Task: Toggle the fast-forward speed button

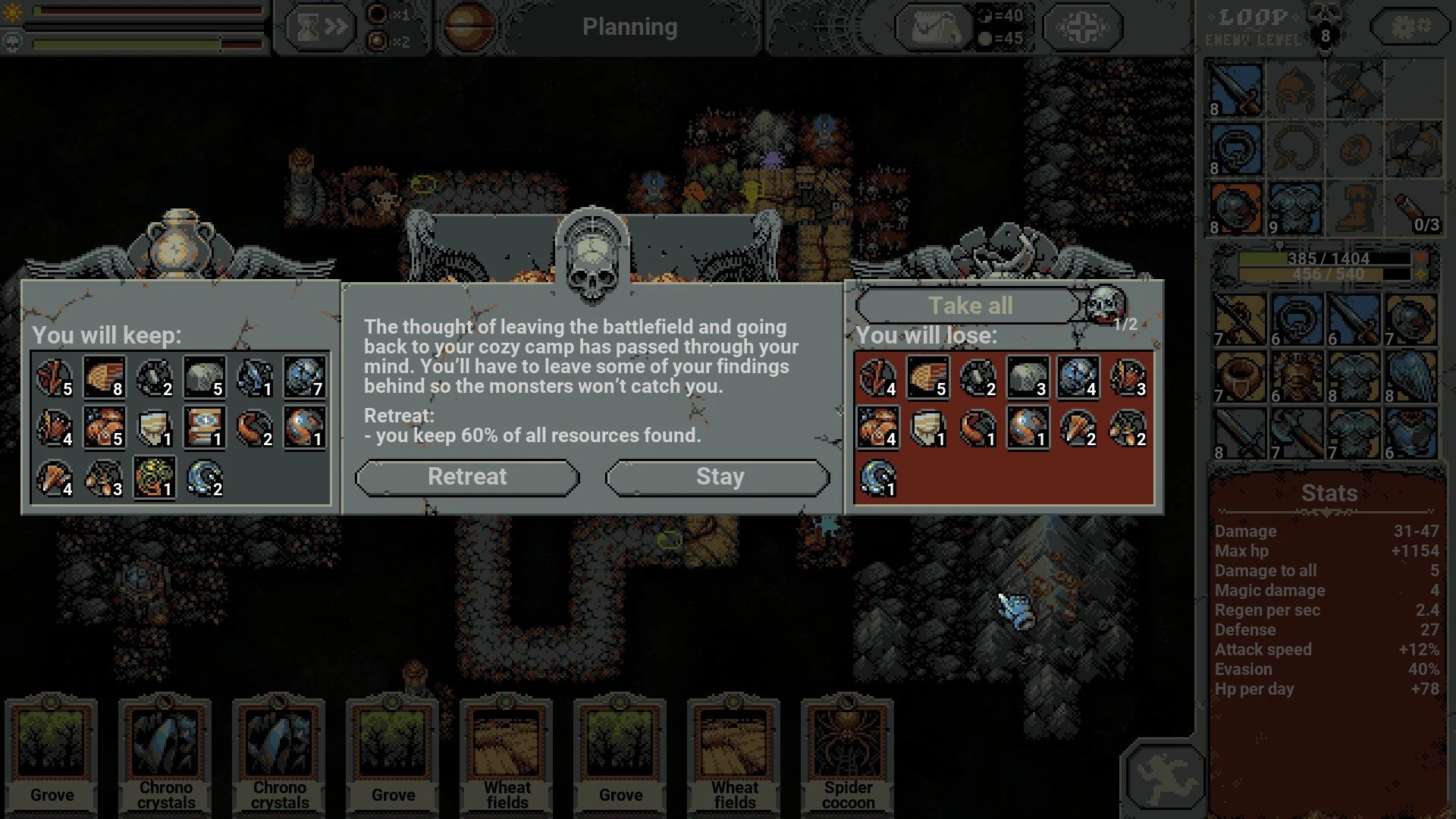Action: 322,28
